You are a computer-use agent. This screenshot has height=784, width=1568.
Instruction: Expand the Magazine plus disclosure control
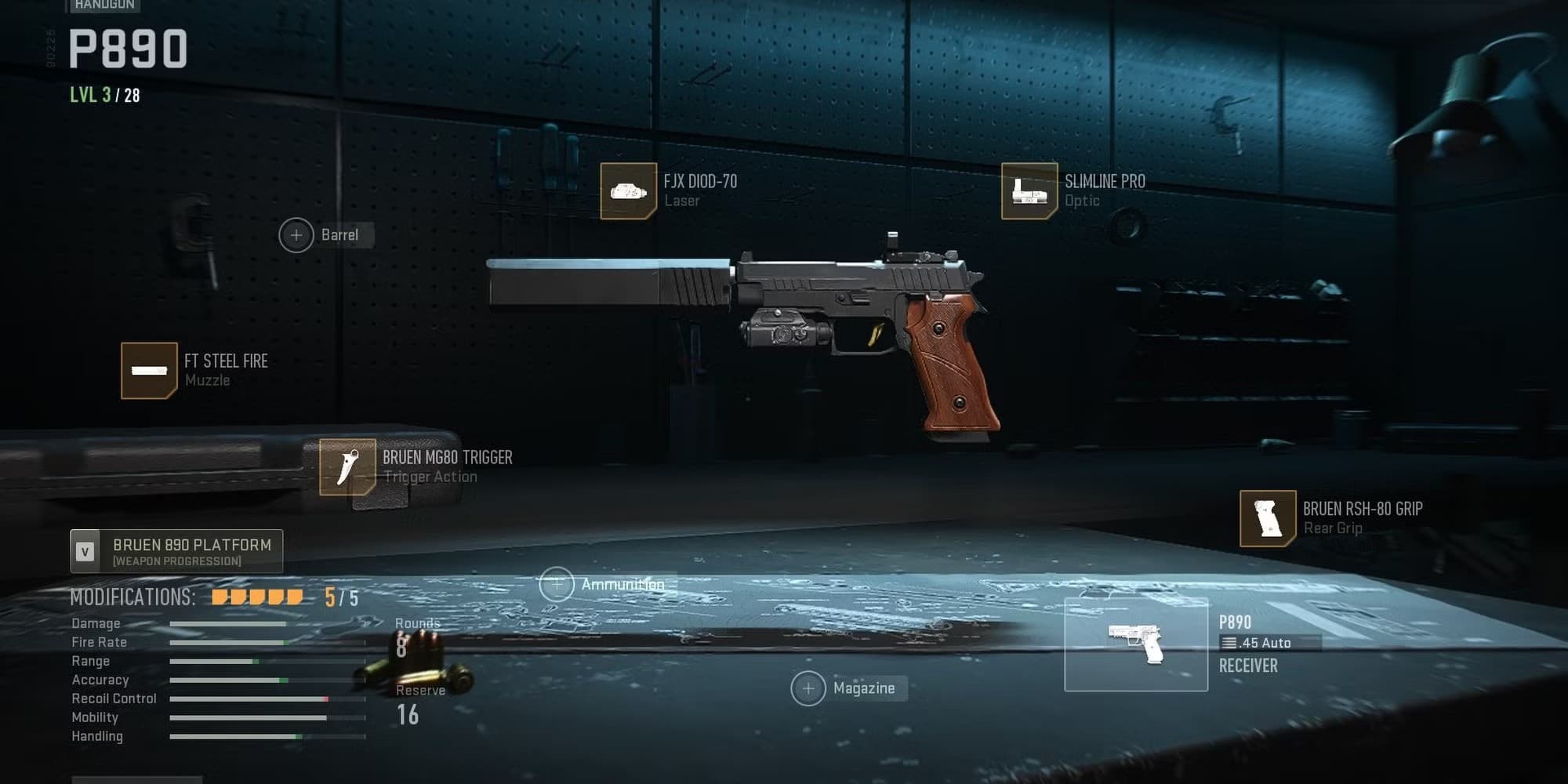808,688
